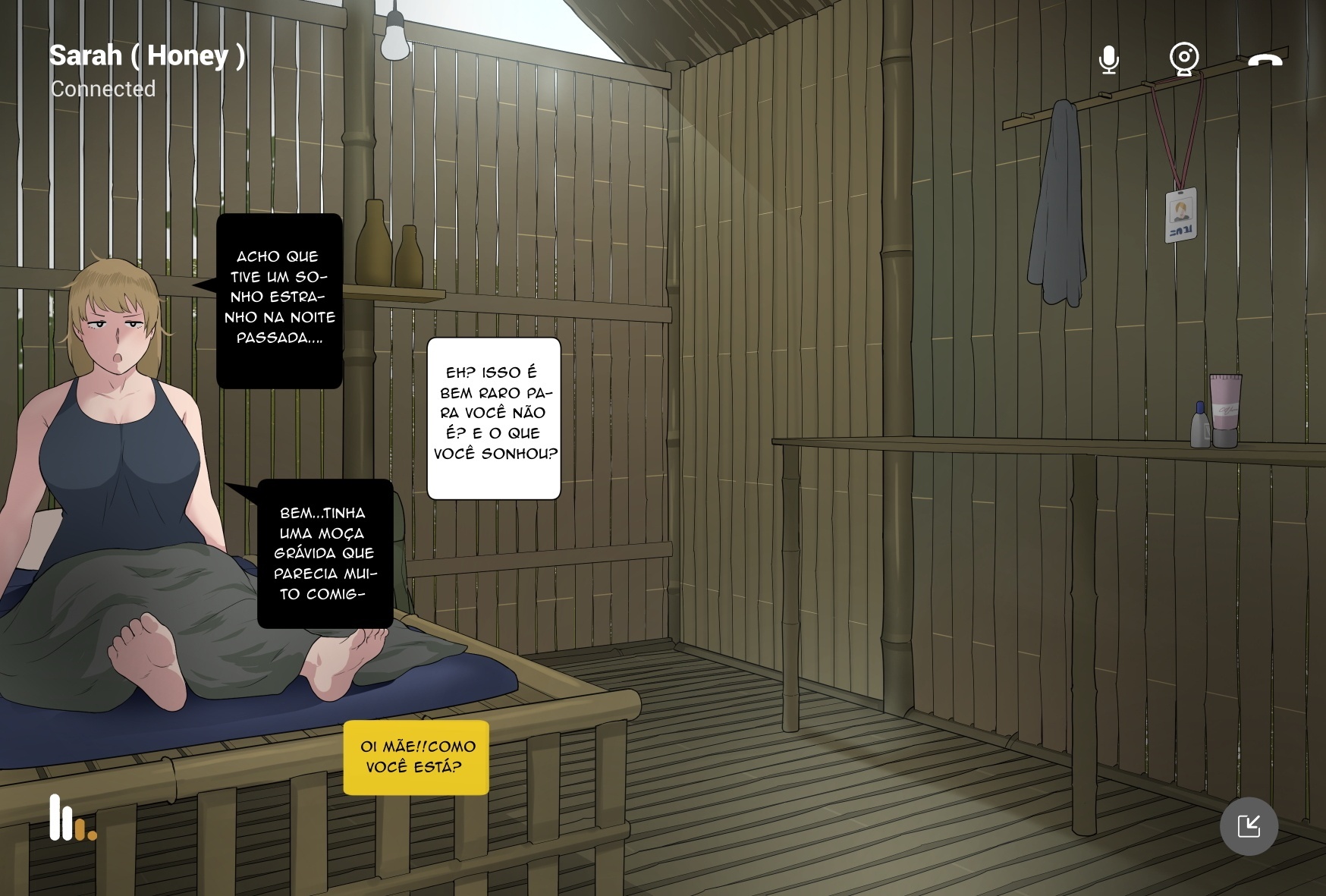Hang up the call with Sarah

[x=1265, y=60]
